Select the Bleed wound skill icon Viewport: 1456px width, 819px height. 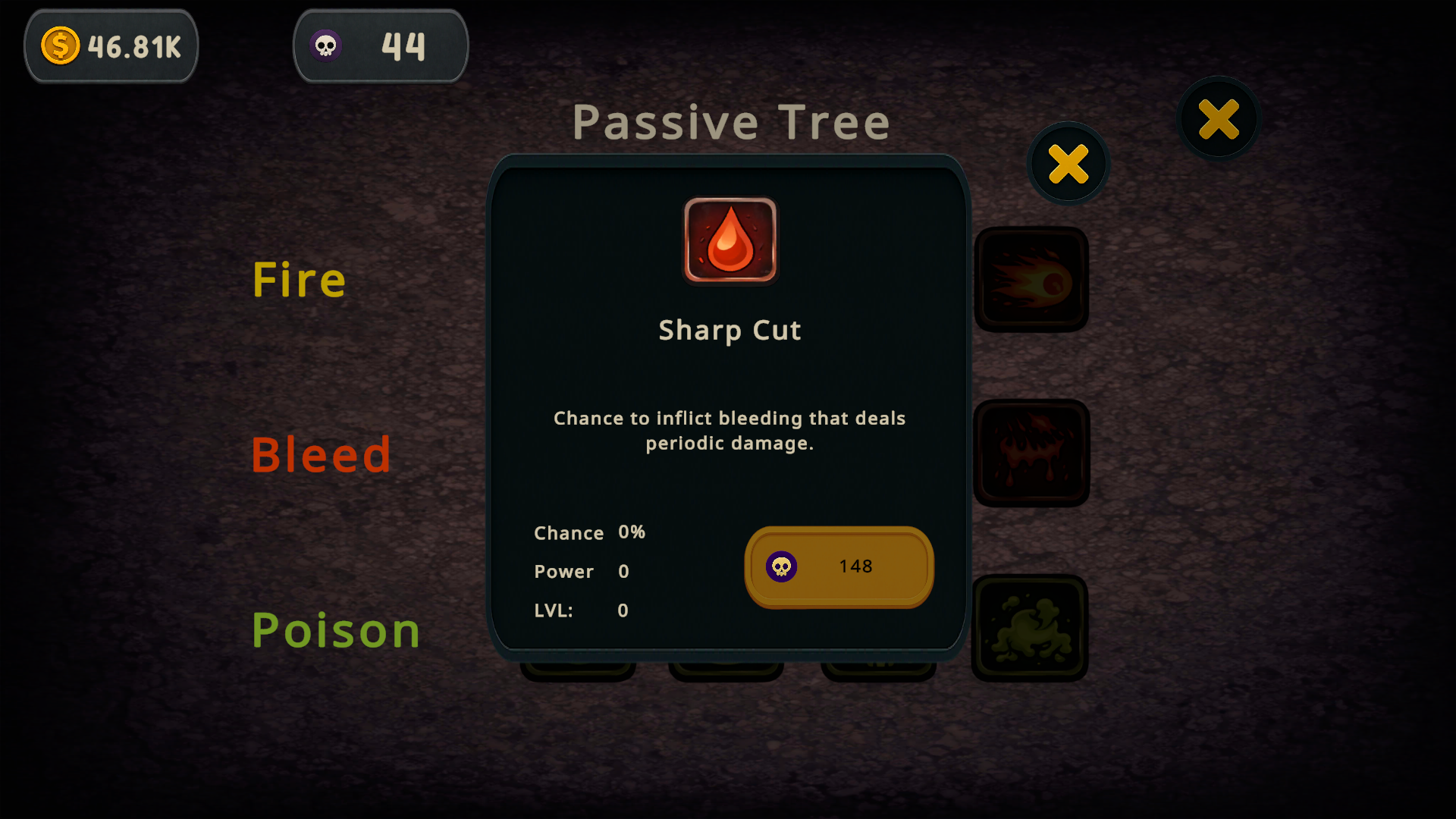point(1031,451)
